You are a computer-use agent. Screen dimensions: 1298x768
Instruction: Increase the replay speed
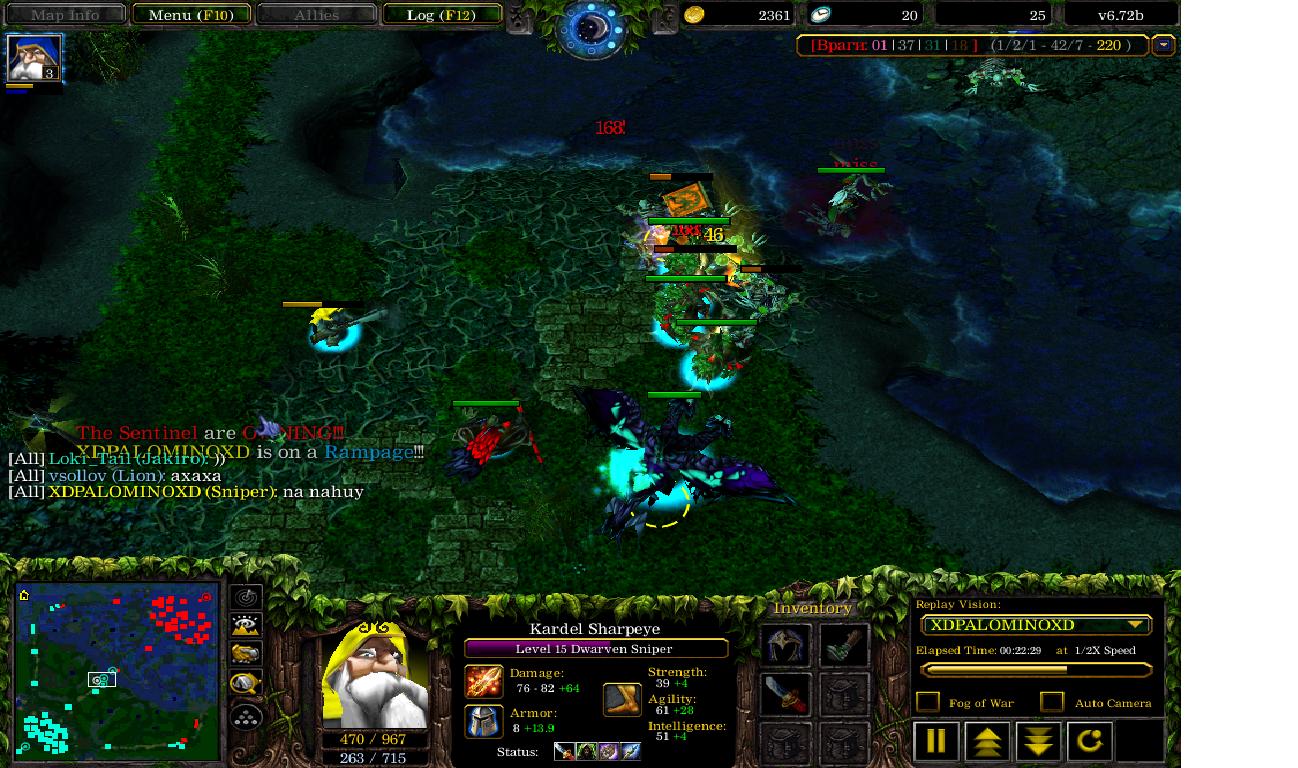click(x=986, y=742)
